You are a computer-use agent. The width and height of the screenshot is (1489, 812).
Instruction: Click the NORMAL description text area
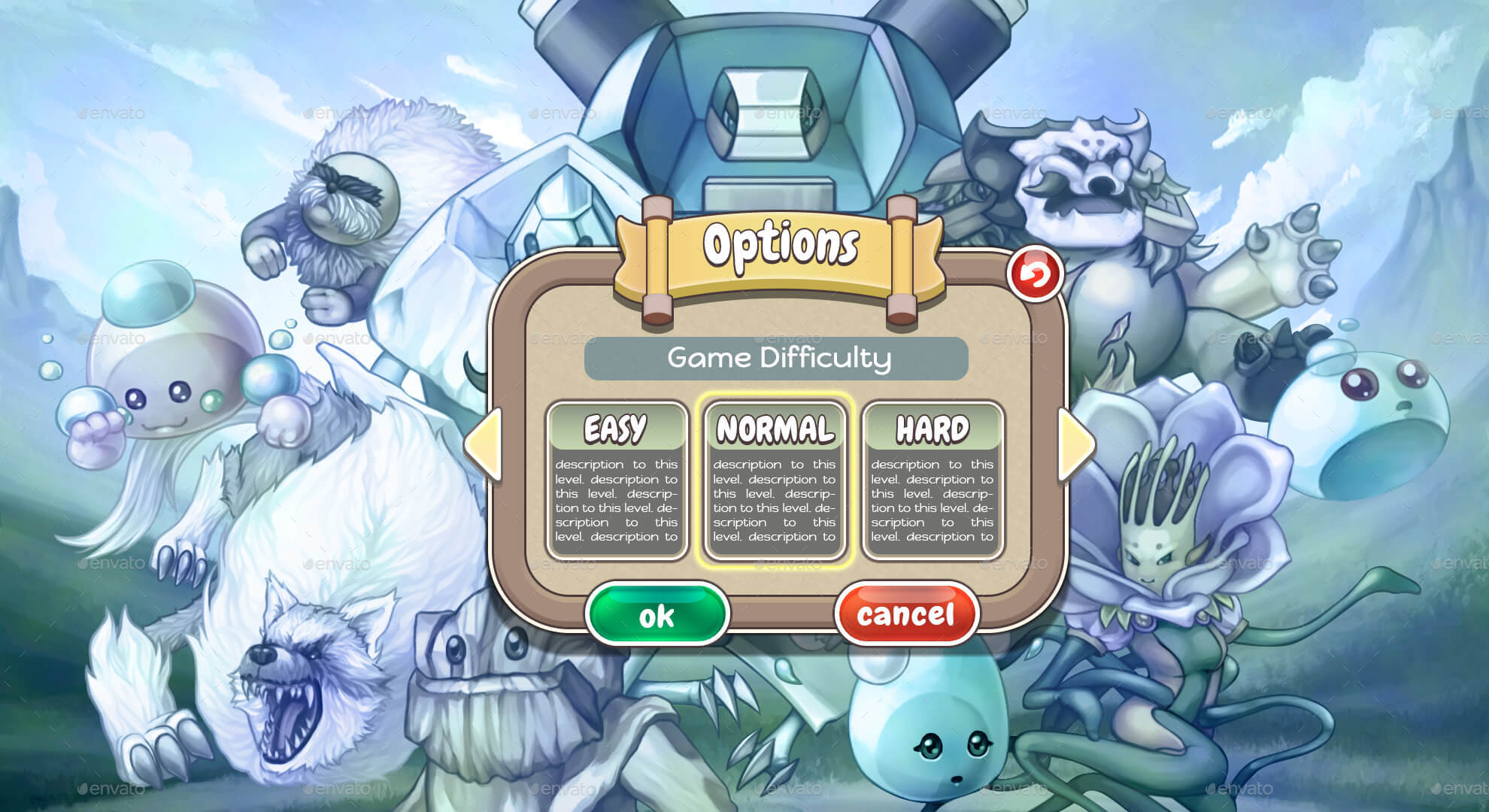tap(775, 500)
